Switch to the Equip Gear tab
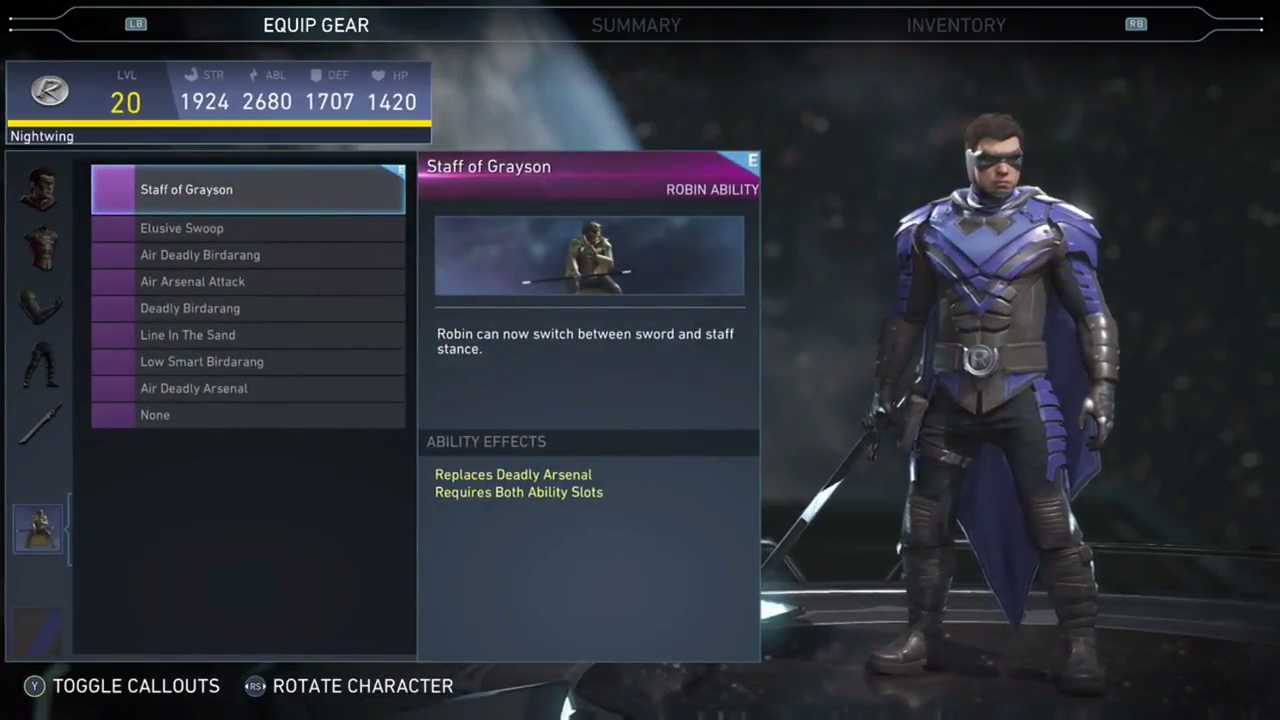The image size is (1280, 720). click(316, 25)
